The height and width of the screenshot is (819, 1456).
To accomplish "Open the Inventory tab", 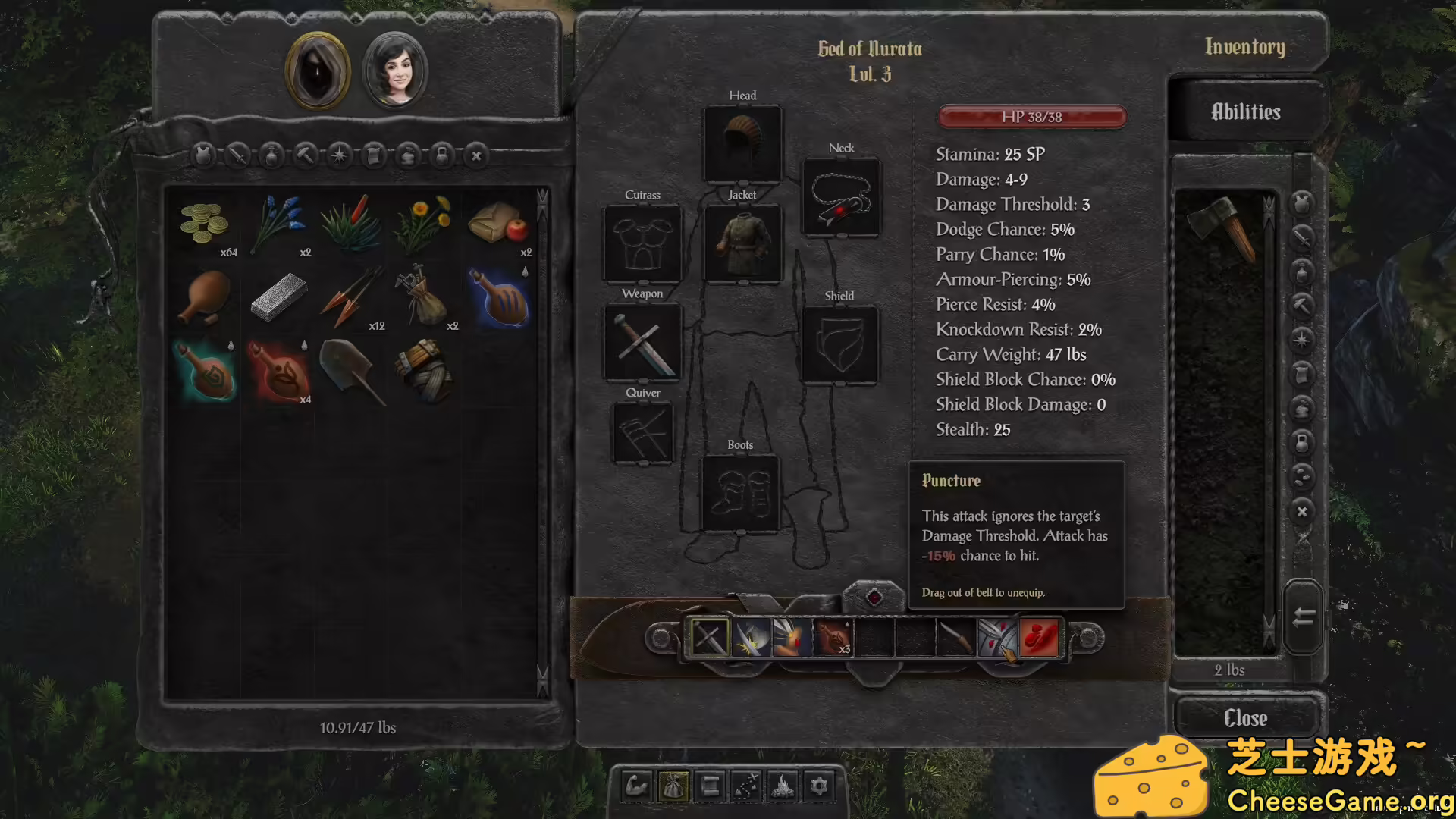I will [x=1244, y=47].
